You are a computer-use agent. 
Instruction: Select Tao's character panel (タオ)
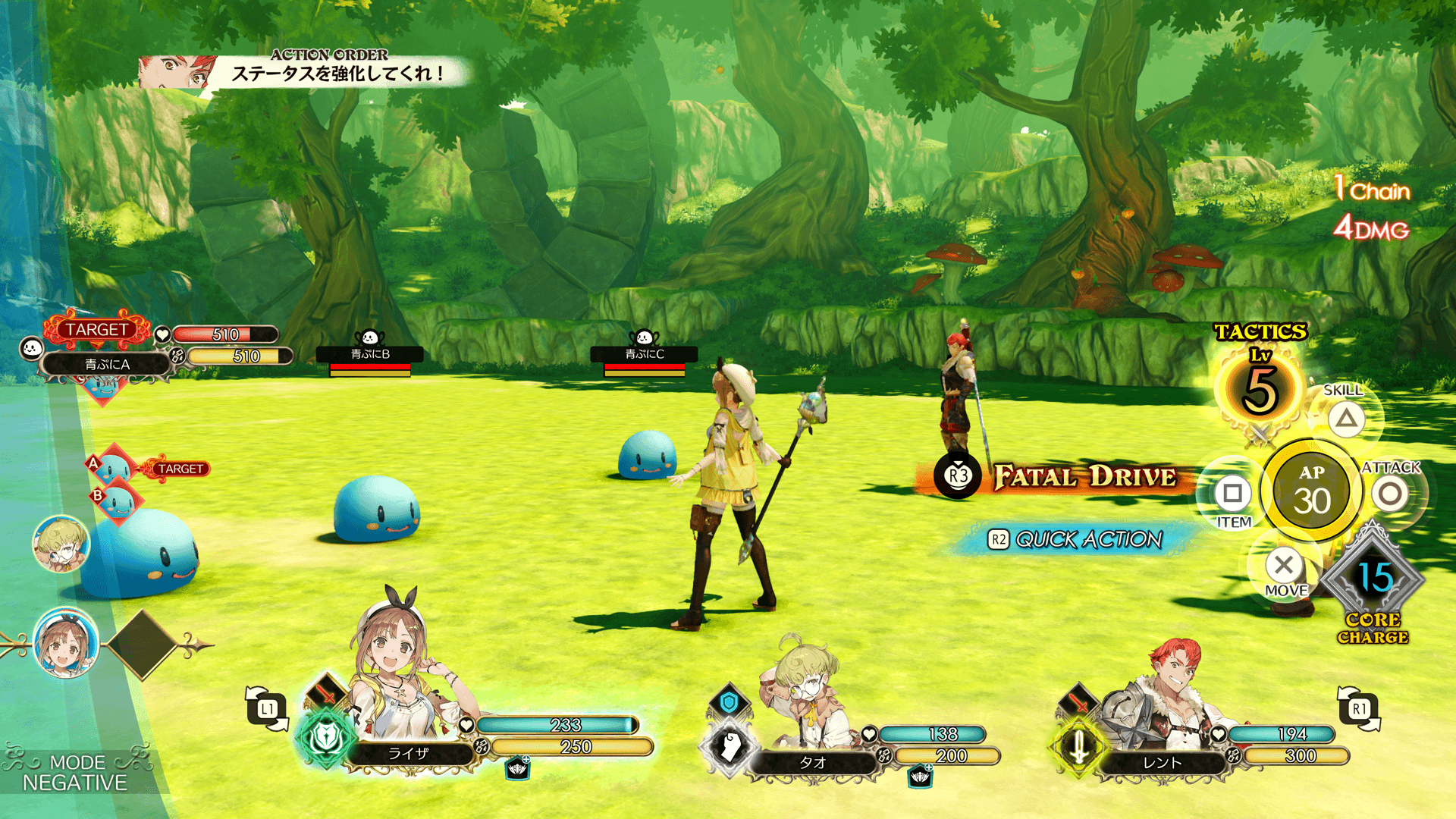click(813, 762)
